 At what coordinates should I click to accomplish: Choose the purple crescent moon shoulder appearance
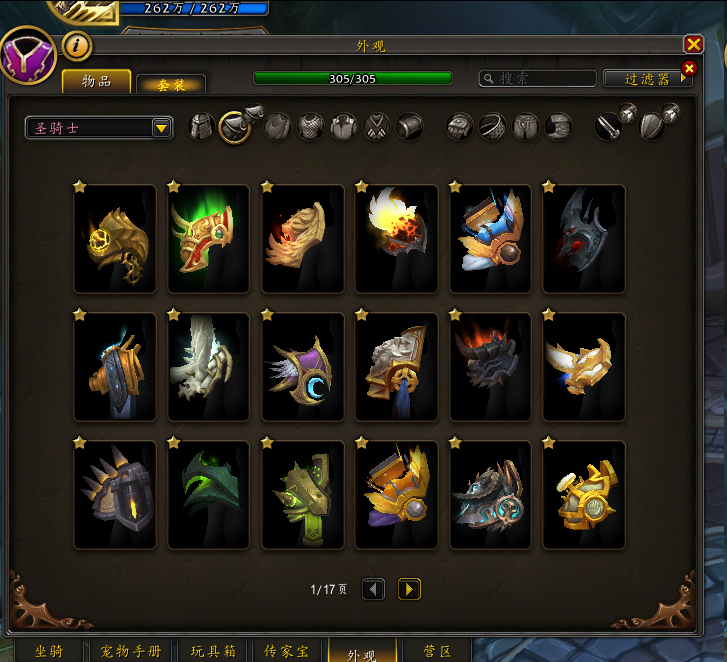(x=302, y=366)
